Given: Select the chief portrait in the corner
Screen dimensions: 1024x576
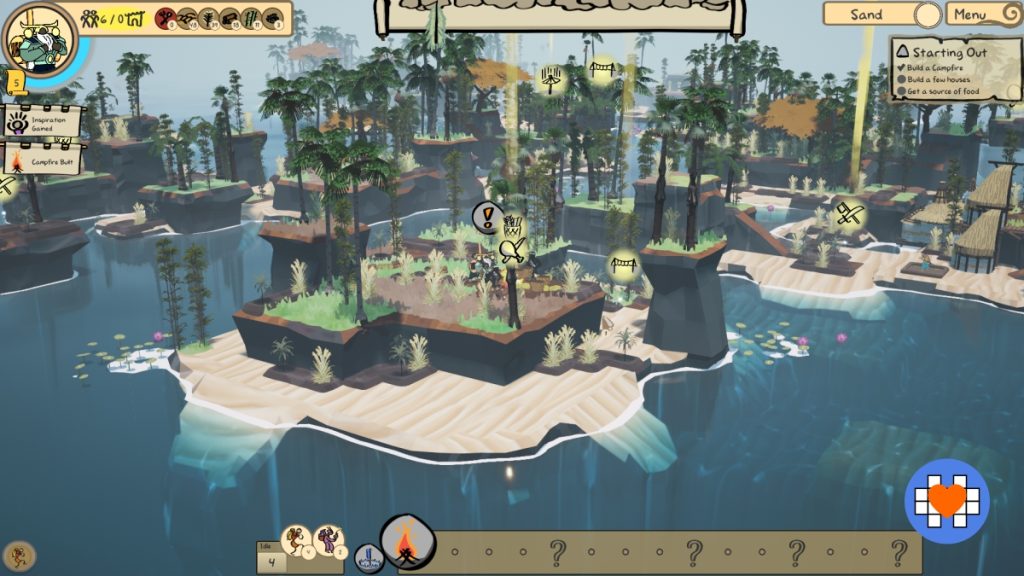Looking at the screenshot, I should click(39, 39).
